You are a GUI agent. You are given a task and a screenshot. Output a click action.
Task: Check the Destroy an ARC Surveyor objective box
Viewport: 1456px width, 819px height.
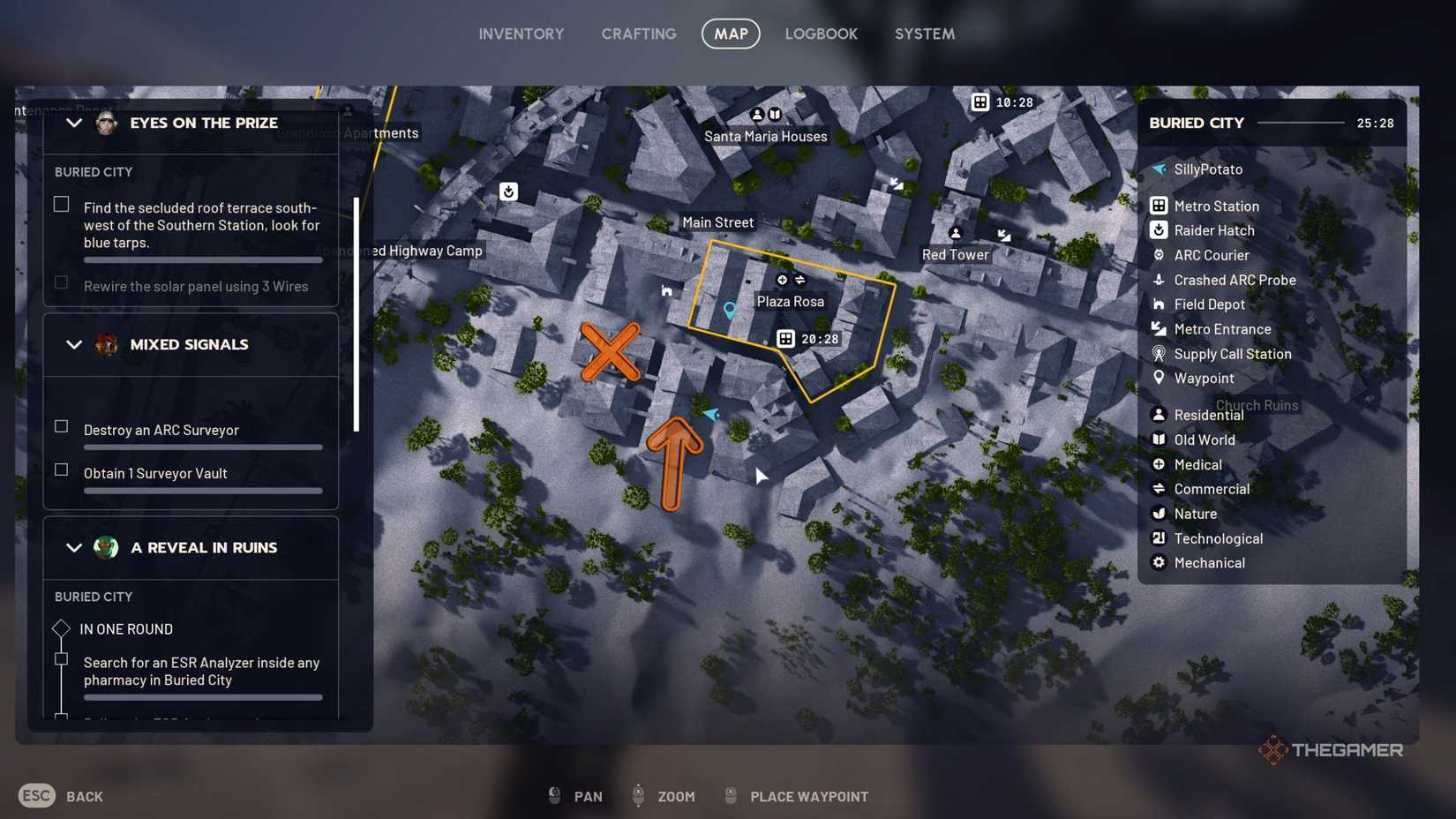click(x=61, y=425)
